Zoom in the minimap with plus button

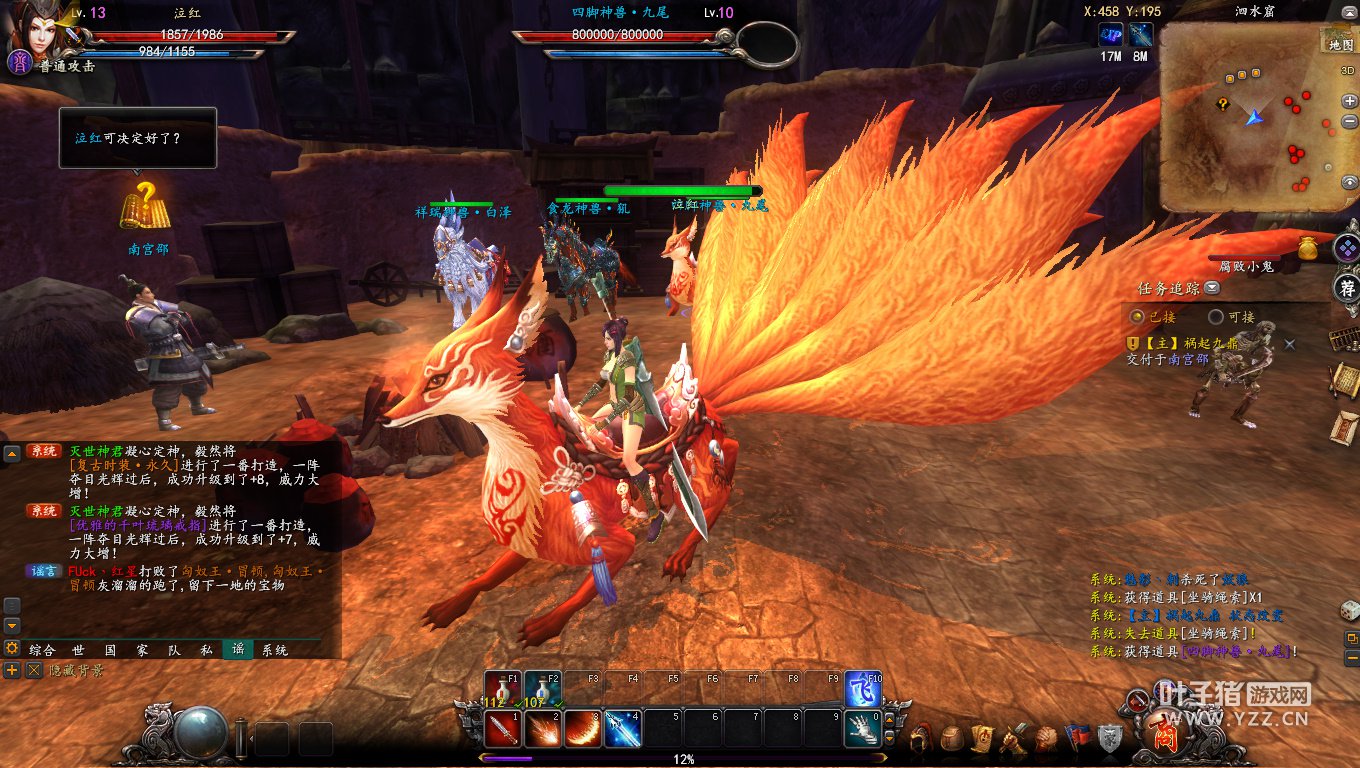click(x=1350, y=101)
